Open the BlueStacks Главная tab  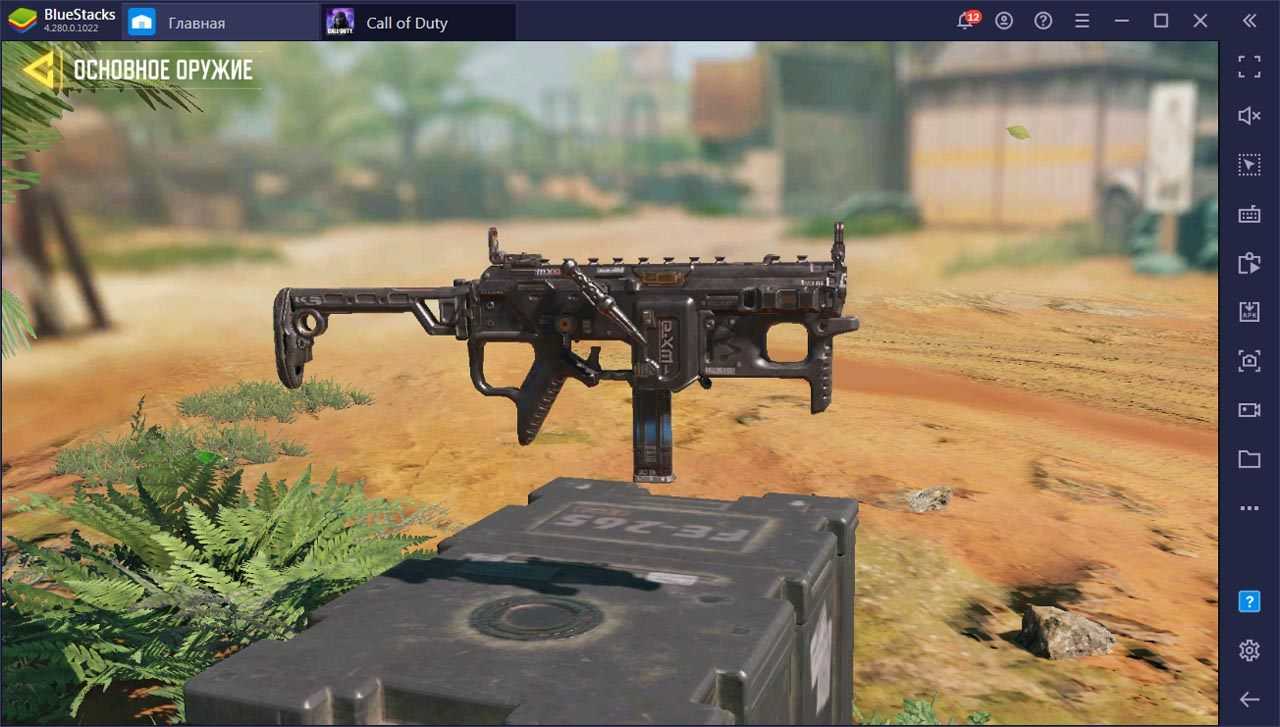coord(196,22)
